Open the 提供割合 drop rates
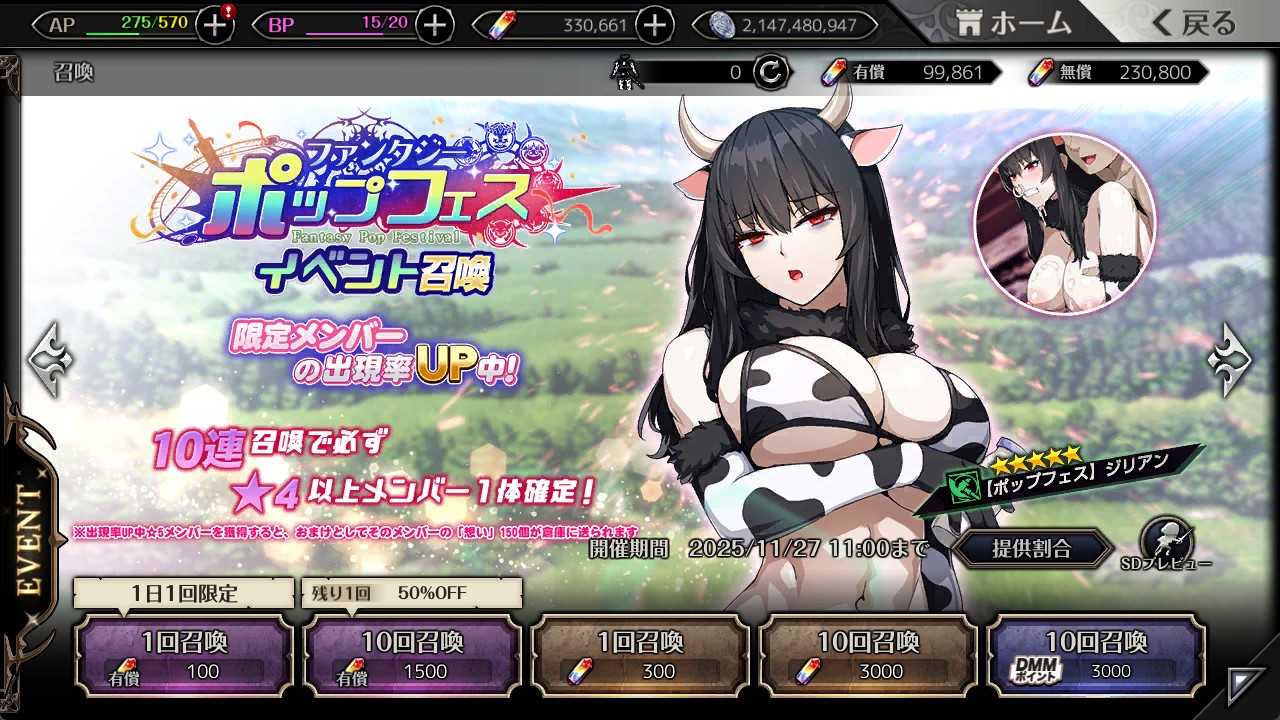This screenshot has height=720, width=1280. pyautogui.click(x=1031, y=548)
